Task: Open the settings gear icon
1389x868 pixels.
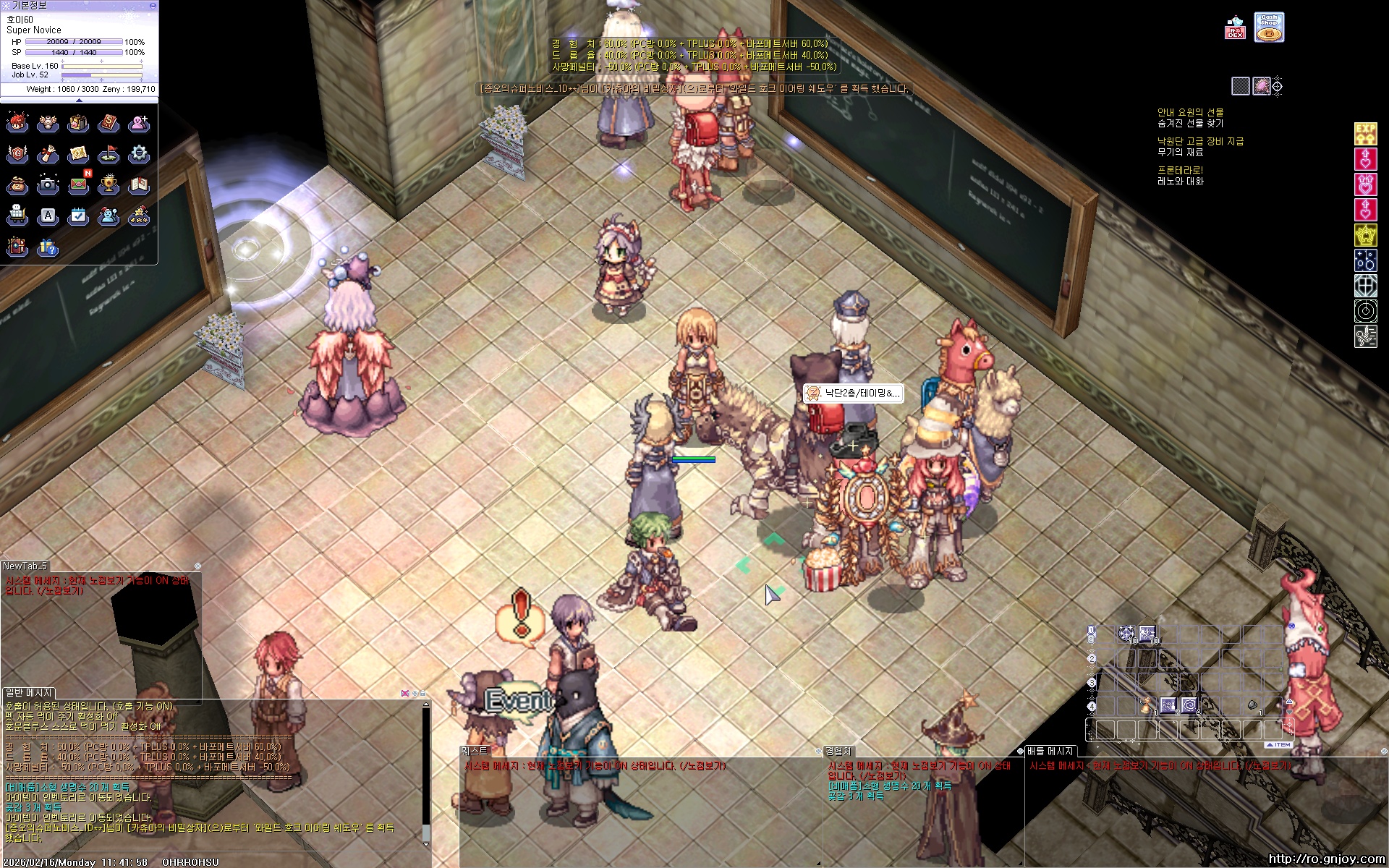Action: 139,154
